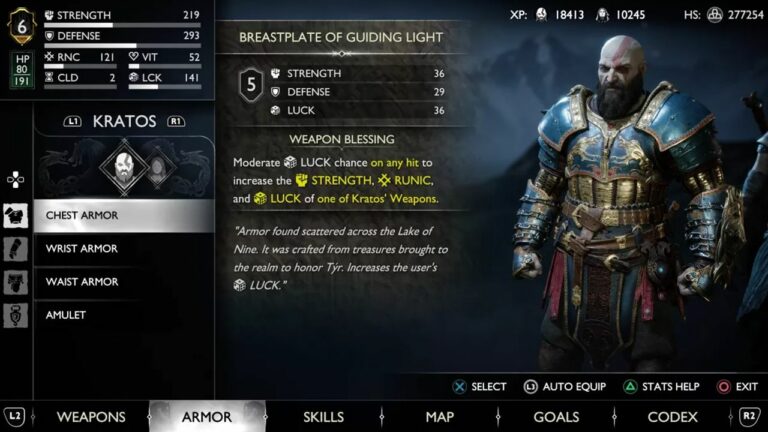Viewport: 768px width, 432px height.
Task: Show the Map tab
Action: [x=439, y=417]
